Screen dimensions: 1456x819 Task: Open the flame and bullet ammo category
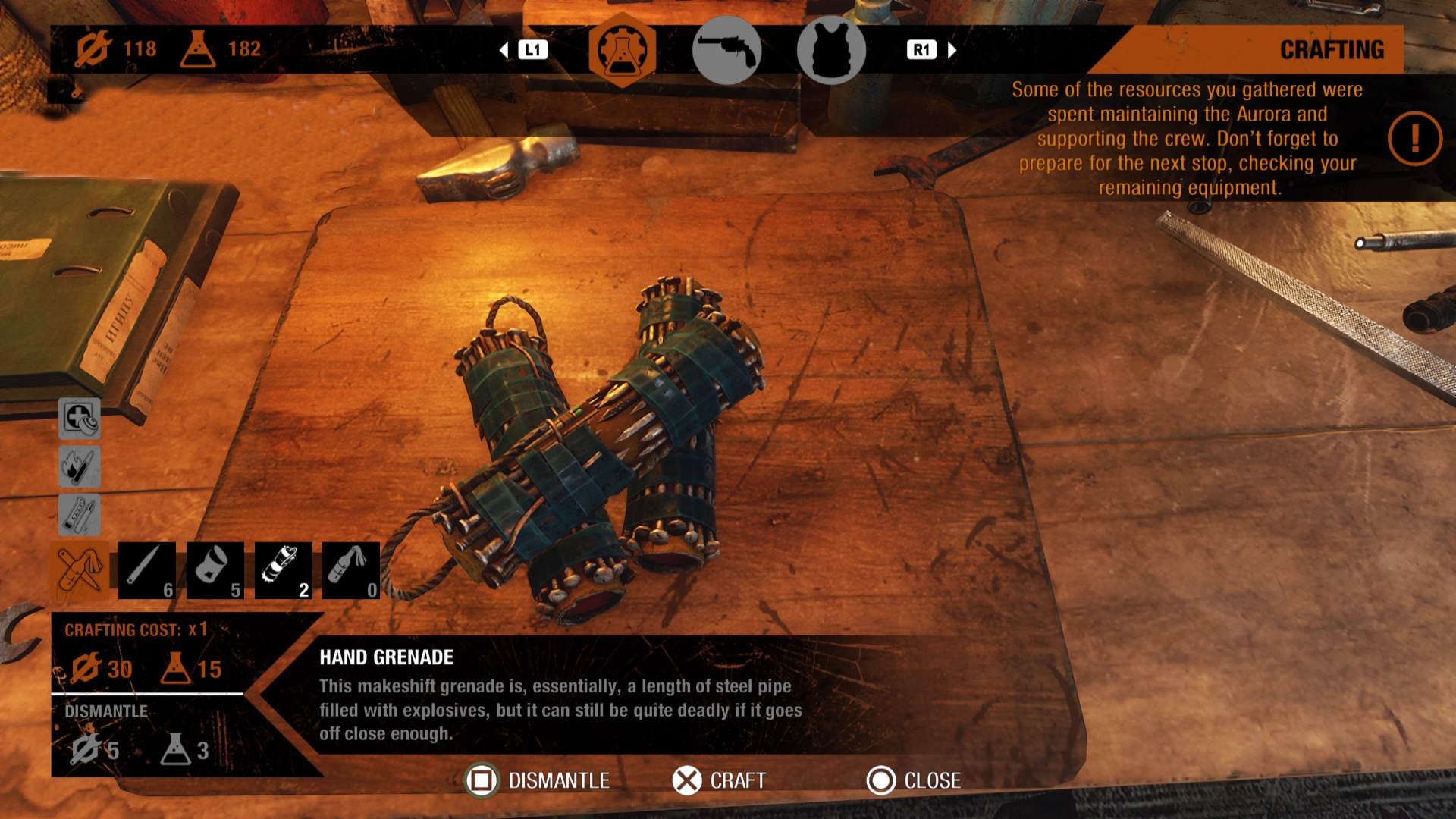[x=79, y=466]
